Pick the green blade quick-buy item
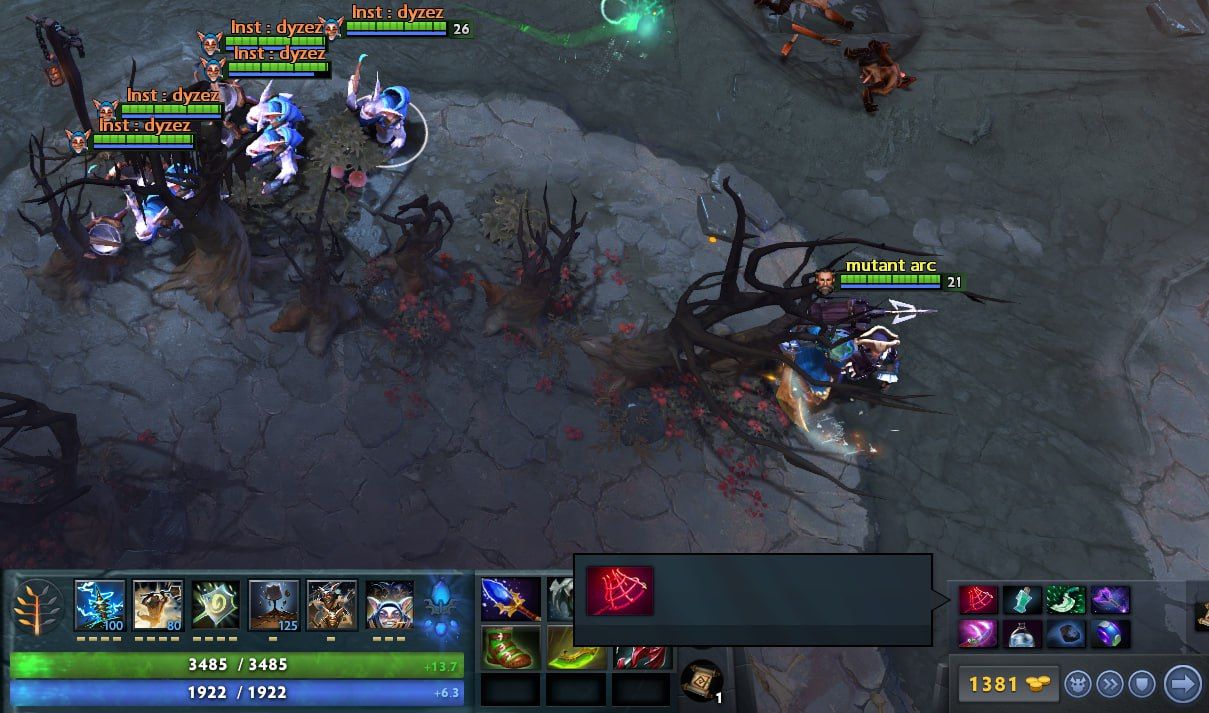Screen dimensions: 1209x713 point(1065,600)
